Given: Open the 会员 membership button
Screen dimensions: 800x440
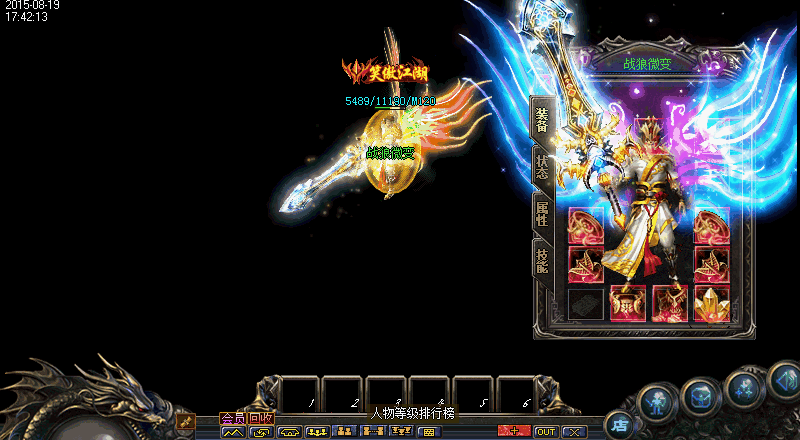Looking at the screenshot, I should coord(232,418).
